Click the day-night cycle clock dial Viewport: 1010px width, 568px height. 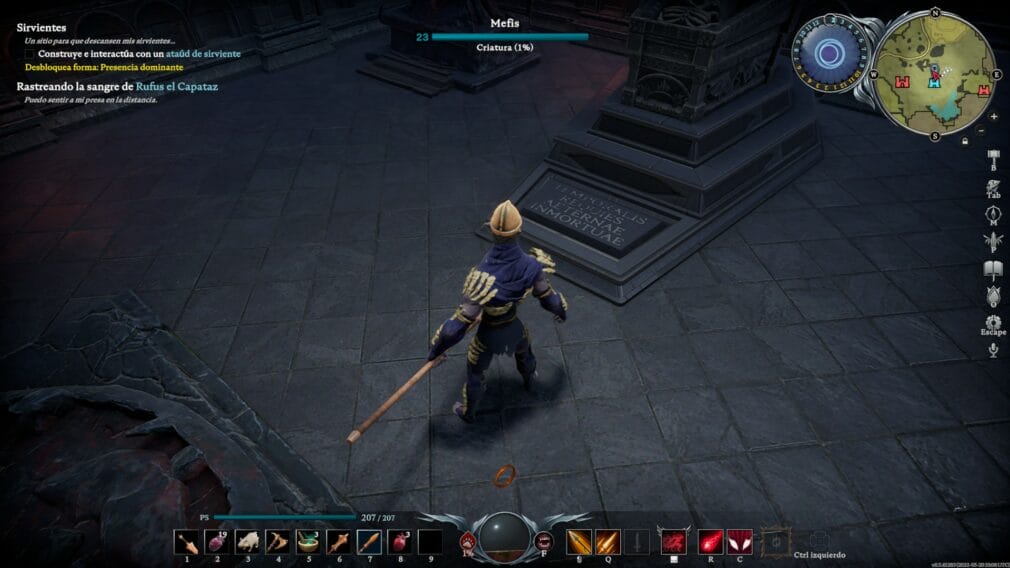pos(827,54)
